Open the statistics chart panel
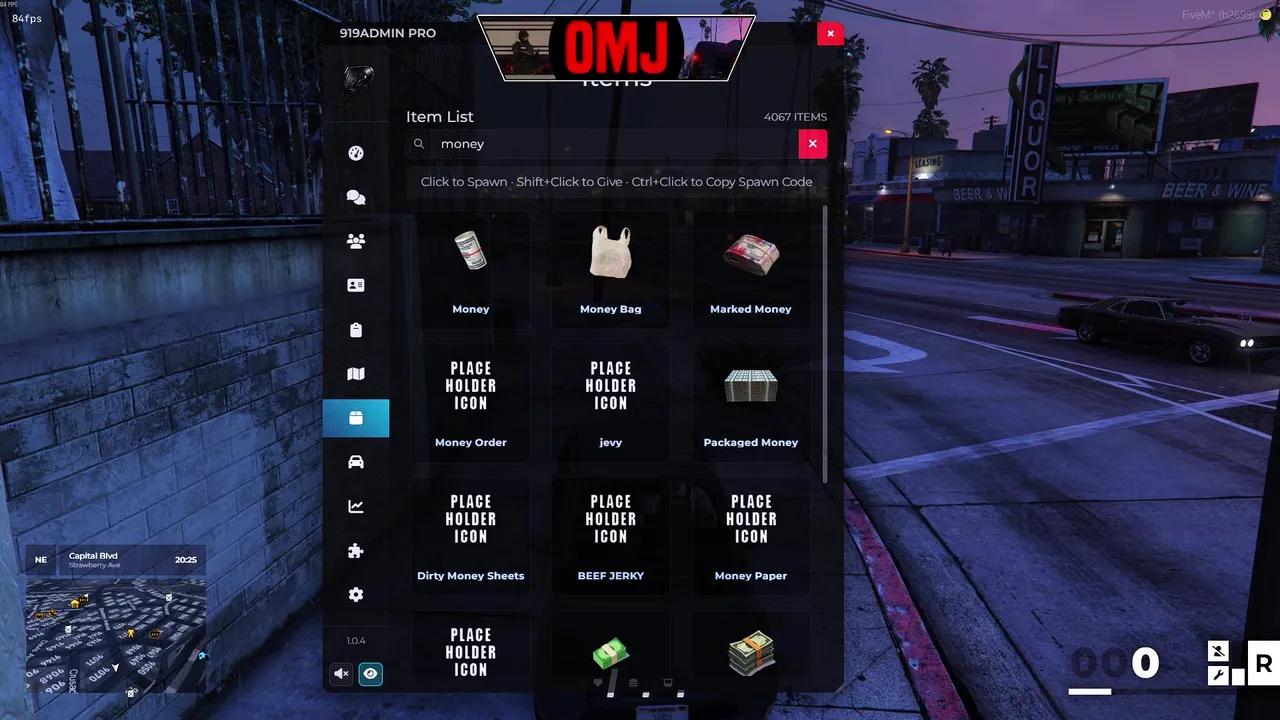 click(x=356, y=506)
